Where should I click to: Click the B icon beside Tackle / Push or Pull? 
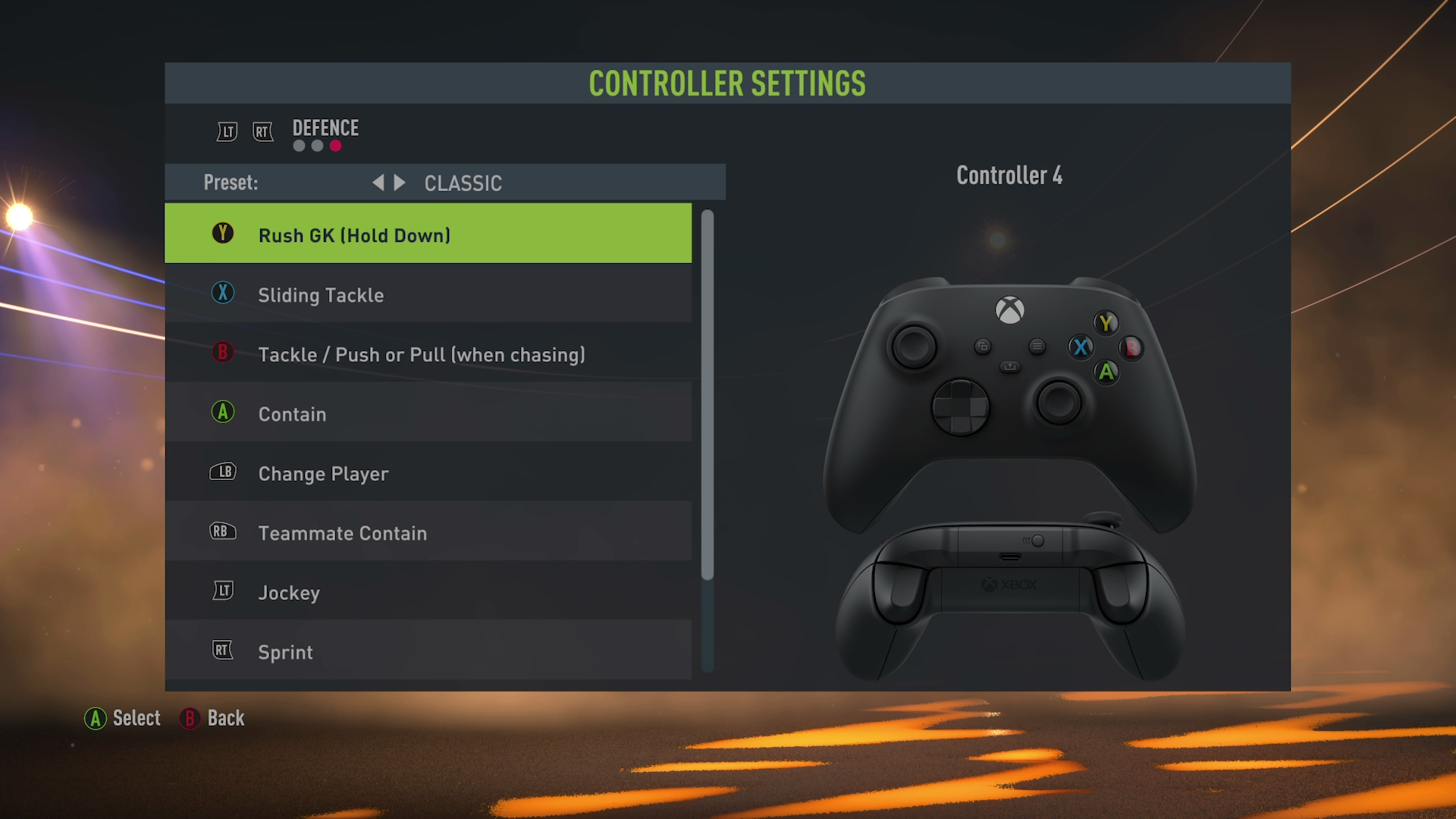pyautogui.click(x=222, y=354)
